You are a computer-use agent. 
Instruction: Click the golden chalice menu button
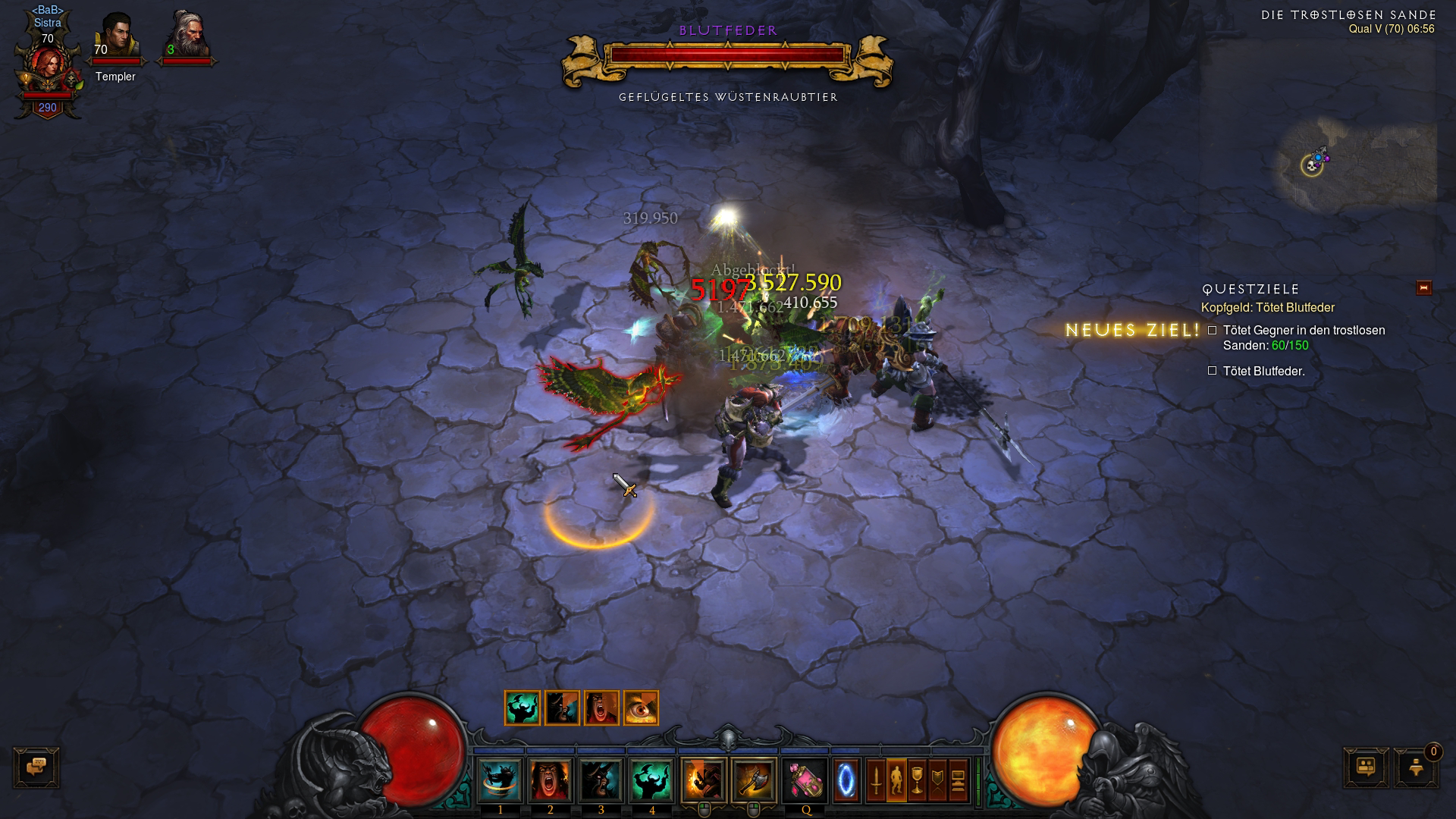click(917, 780)
